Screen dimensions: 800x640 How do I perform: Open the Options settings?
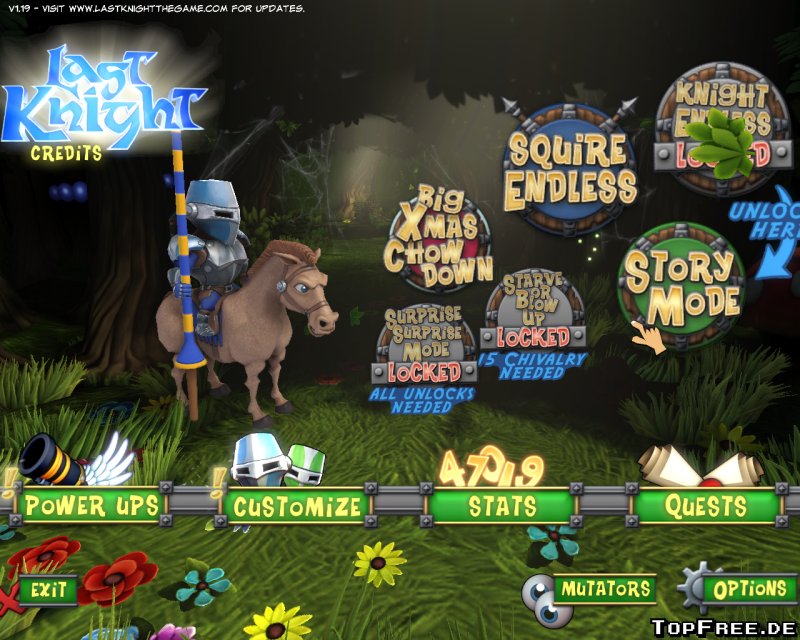pyautogui.click(x=750, y=589)
